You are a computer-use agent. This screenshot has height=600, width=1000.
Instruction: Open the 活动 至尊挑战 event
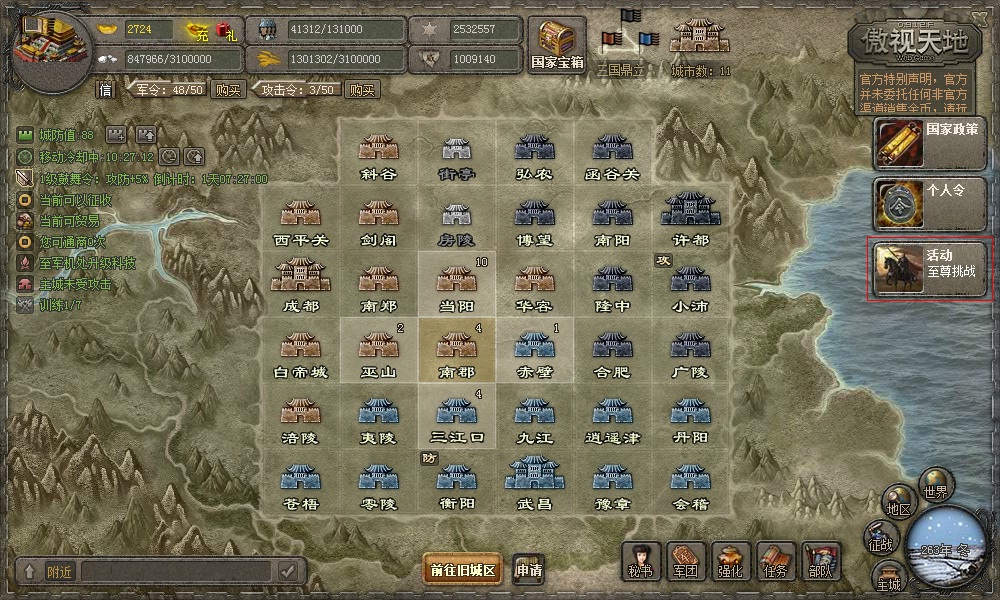(932, 269)
